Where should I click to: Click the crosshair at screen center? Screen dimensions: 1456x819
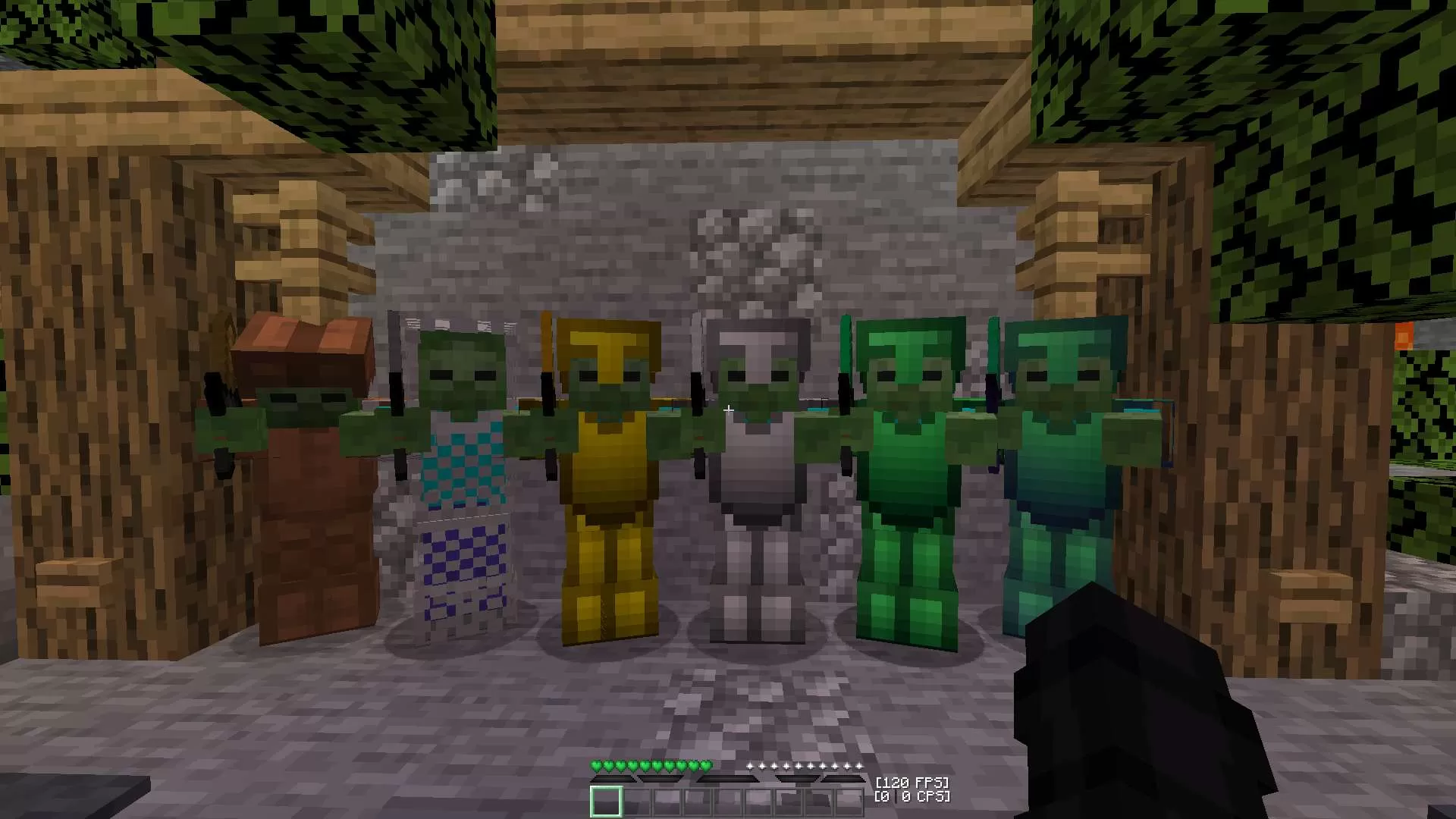pyautogui.click(x=728, y=409)
